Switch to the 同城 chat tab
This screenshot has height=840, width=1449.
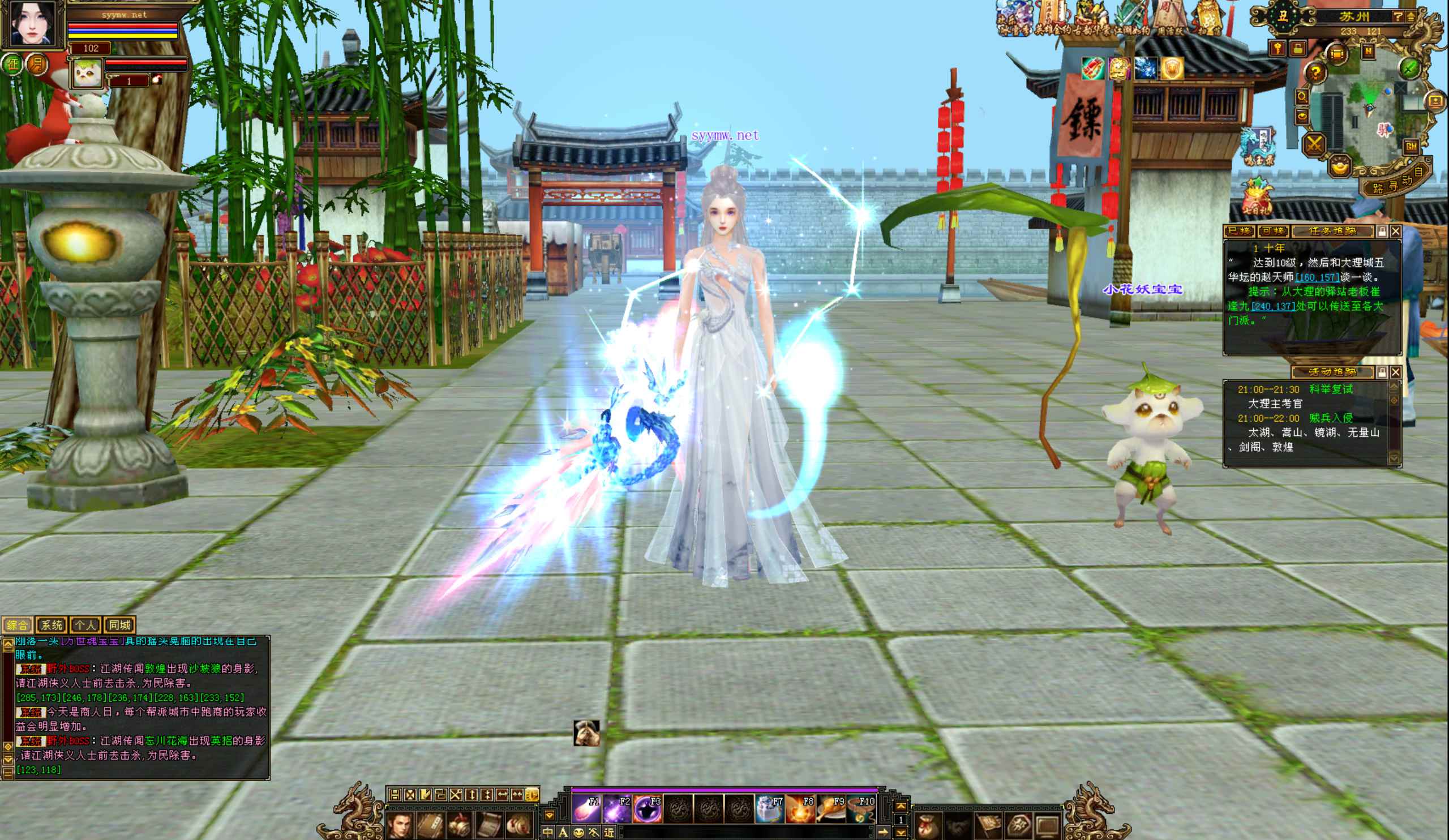click(x=119, y=625)
